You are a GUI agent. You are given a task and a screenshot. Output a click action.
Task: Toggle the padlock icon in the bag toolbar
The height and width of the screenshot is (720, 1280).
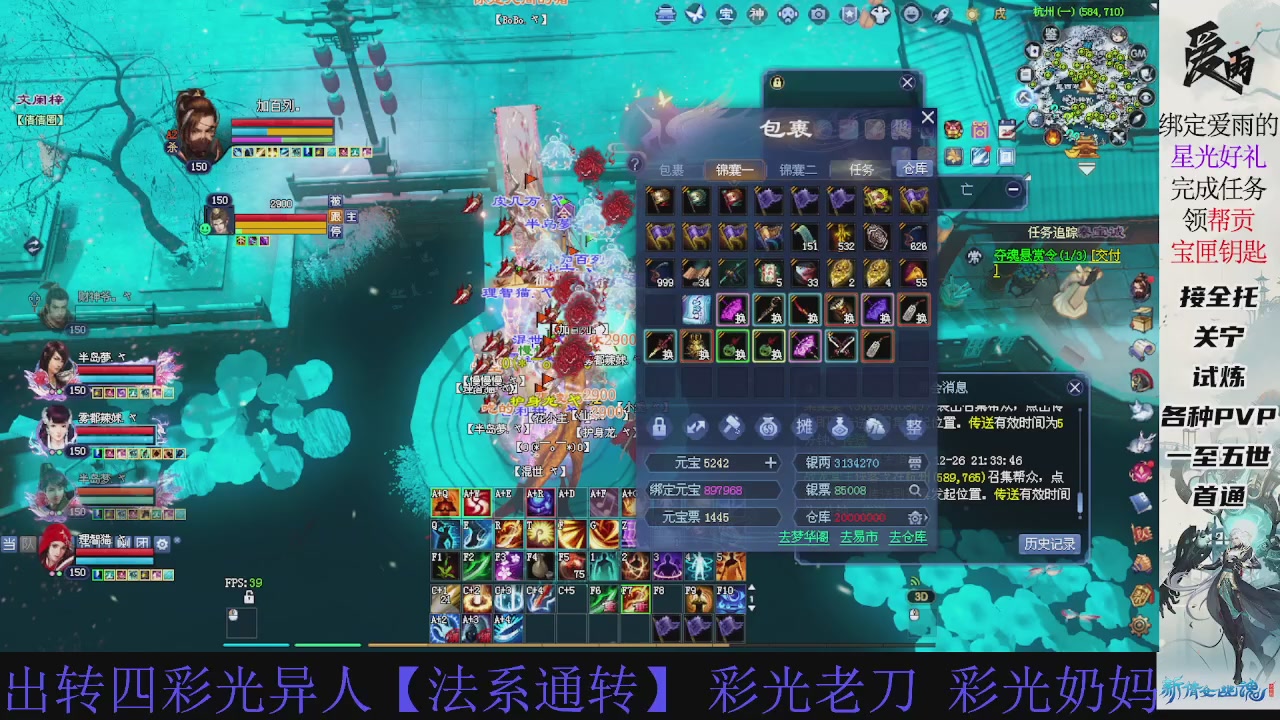click(x=658, y=427)
